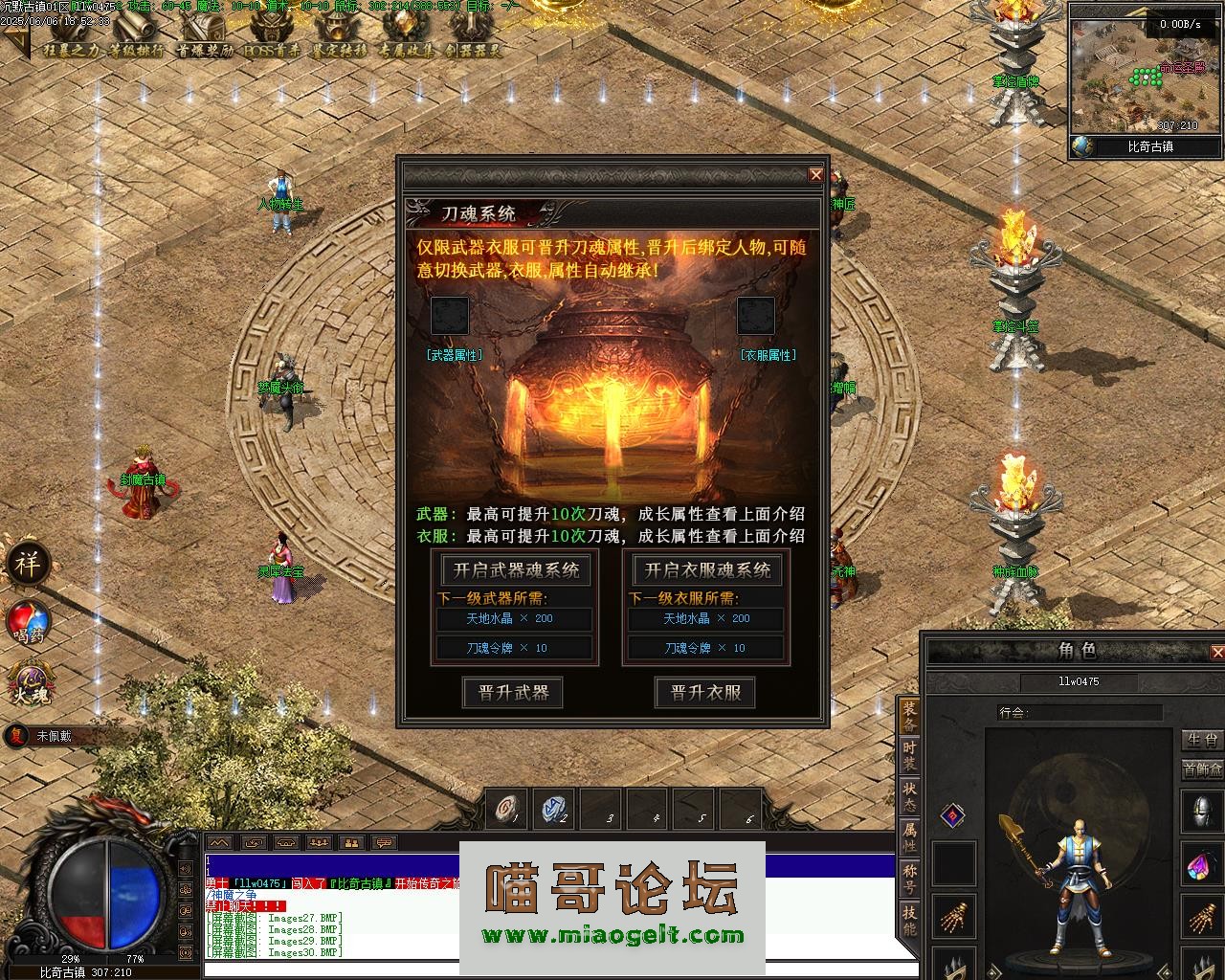The width and height of the screenshot is (1225, 980).
Task: Click 开启武器魂系统 button
Action: click(516, 570)
